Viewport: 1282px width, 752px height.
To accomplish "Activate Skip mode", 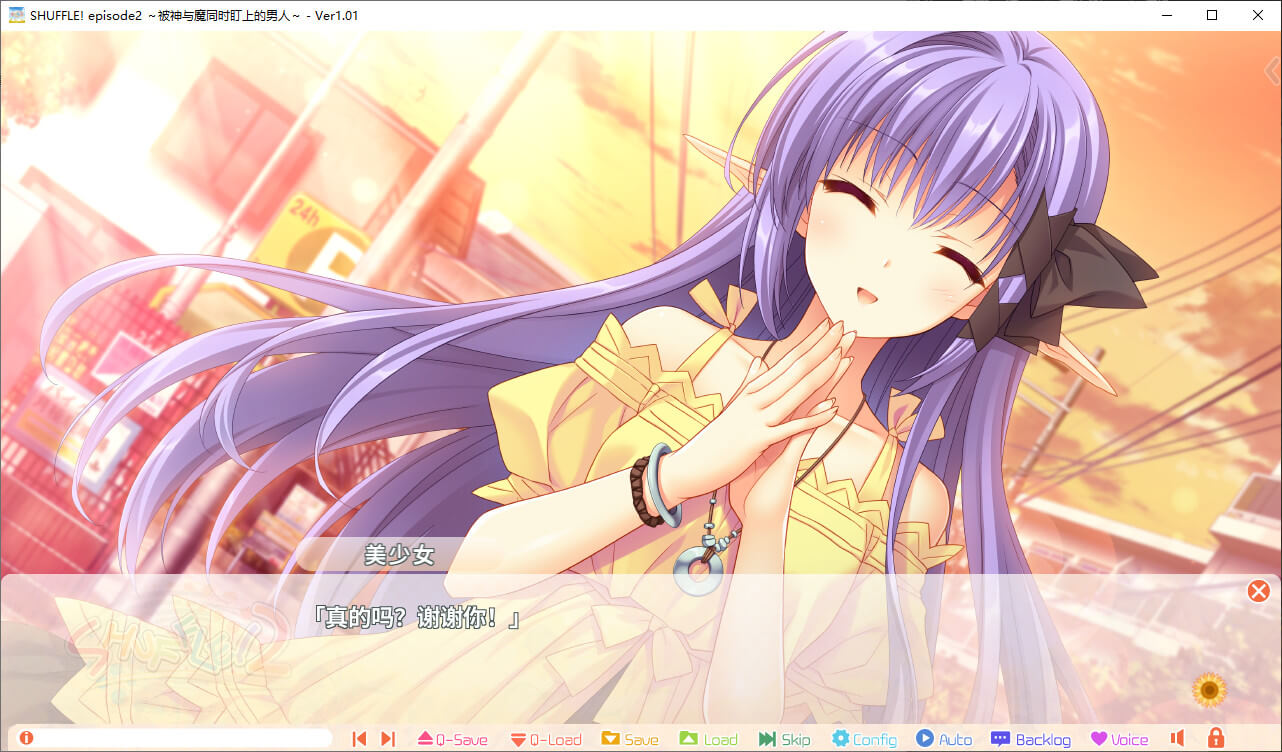I will click(784, 739).
